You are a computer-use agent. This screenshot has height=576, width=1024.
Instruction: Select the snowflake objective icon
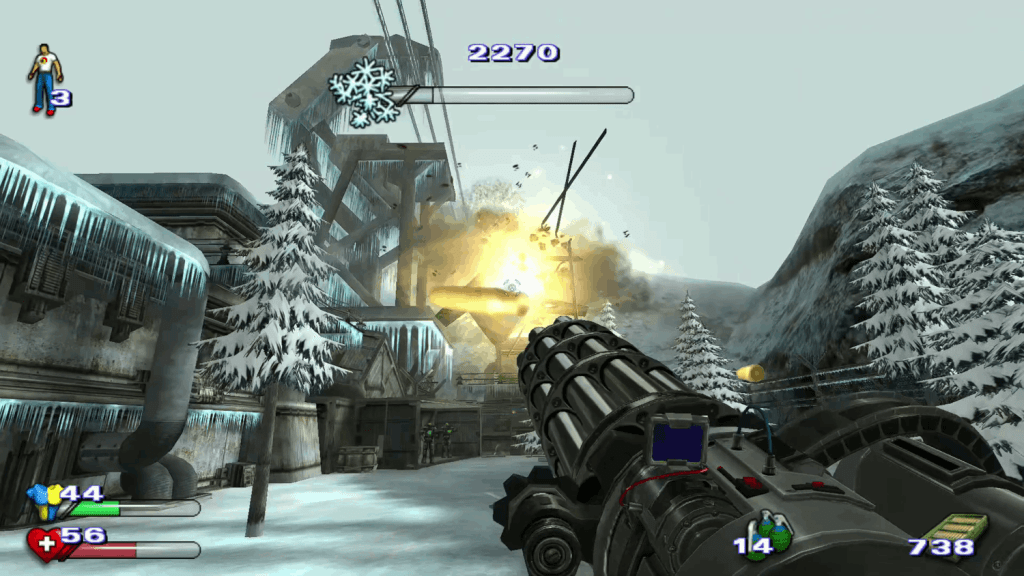364,92
